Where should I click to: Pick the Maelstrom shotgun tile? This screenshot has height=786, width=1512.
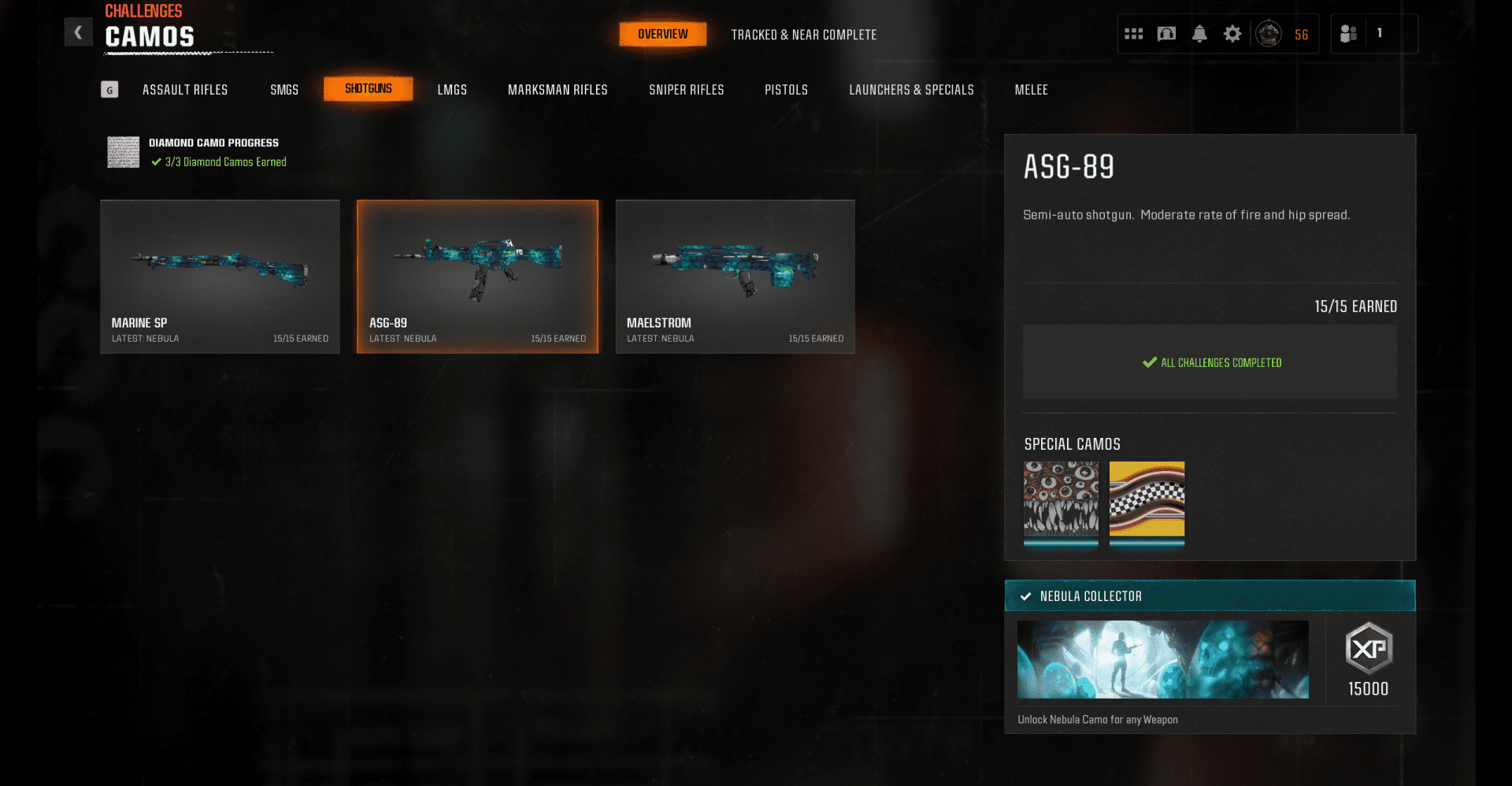click(735, 276)
